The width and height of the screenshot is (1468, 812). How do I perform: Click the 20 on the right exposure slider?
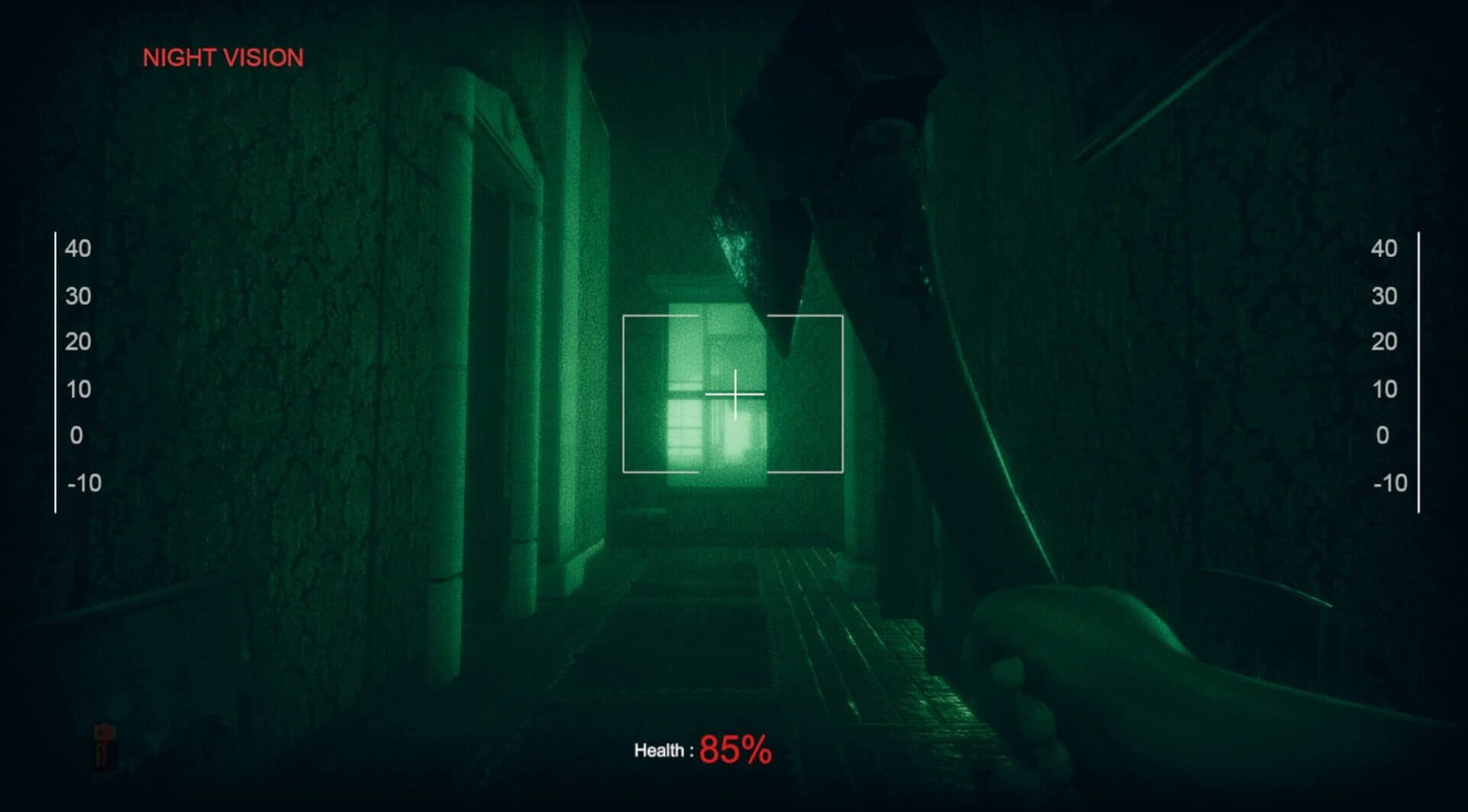[x=1385, y=342]
